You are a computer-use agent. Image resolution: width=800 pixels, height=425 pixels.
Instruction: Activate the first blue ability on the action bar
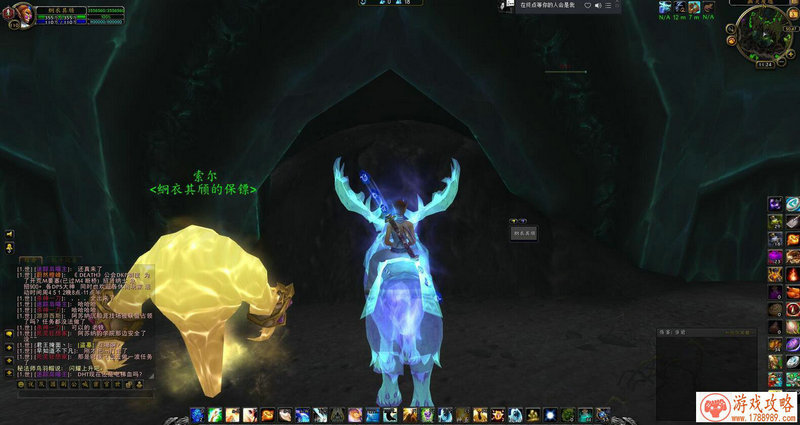198,414
